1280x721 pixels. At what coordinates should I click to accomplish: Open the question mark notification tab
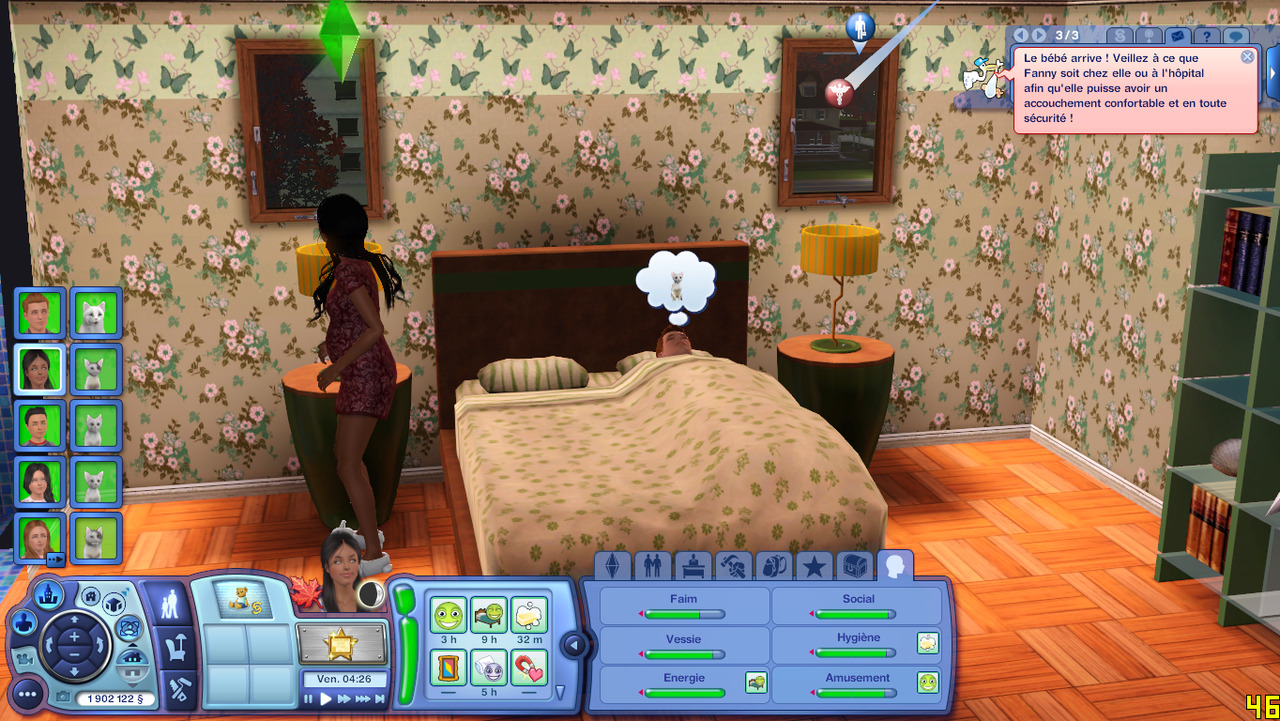pyautogui.click(x=1207, y=36)
